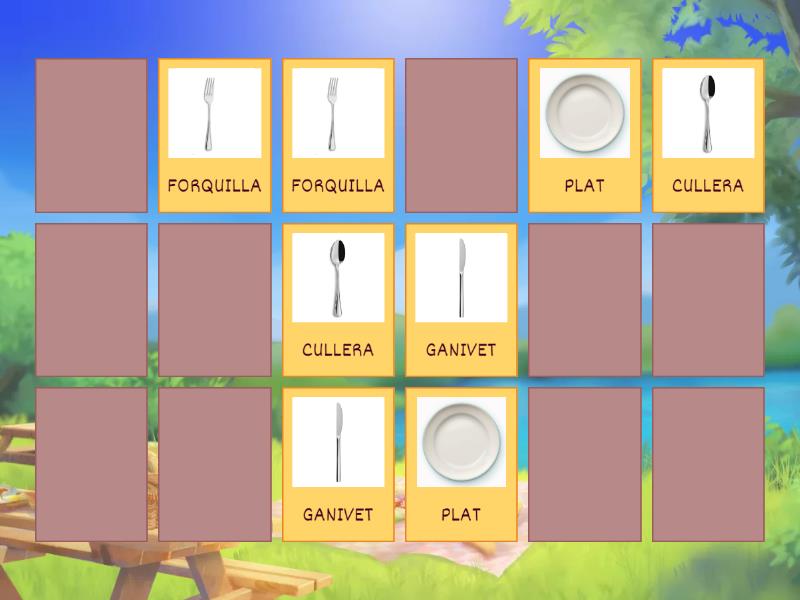Select the PLAT card beside the CULLERA card
This screenshot has height=600, width=800.
(x=585, y=135)
